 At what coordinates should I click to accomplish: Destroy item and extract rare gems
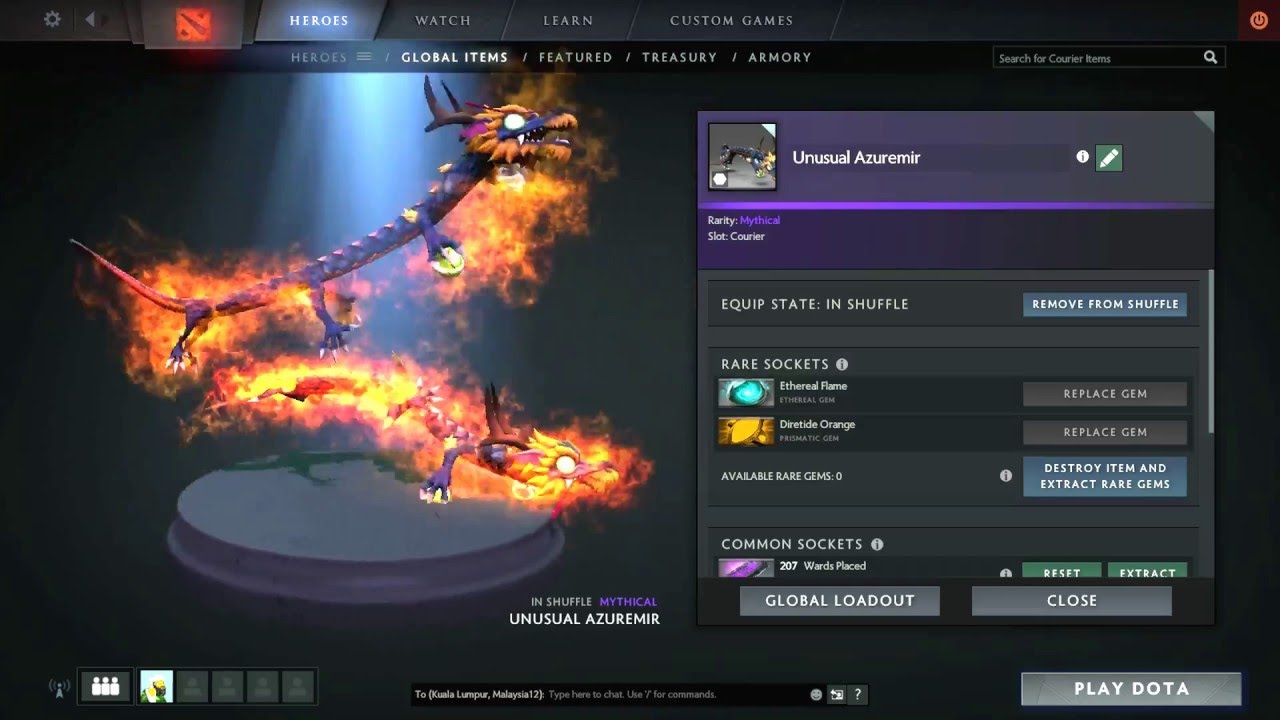1104,476
